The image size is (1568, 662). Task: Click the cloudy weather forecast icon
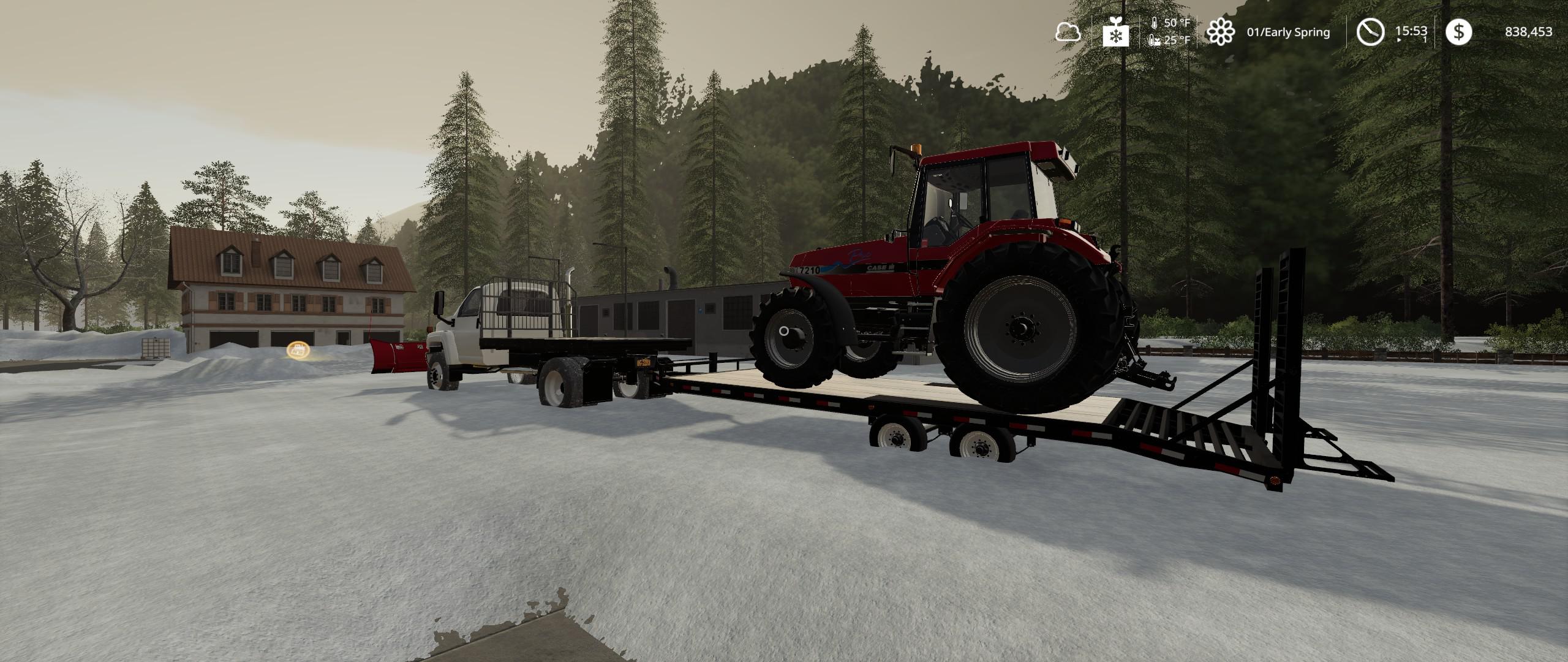(x=1068, y=32)
